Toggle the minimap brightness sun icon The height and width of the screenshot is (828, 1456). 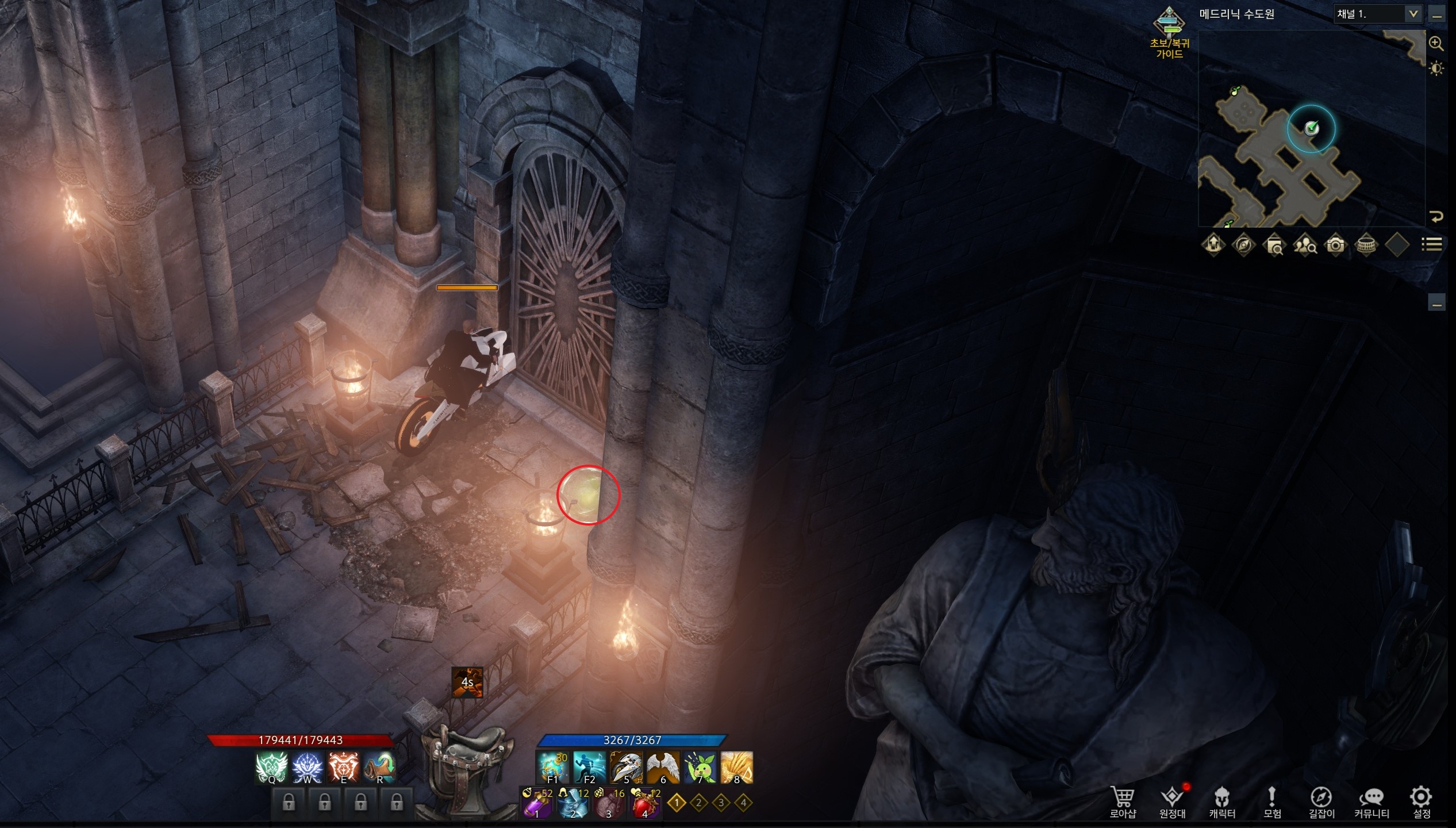[x=1436, y=69]
